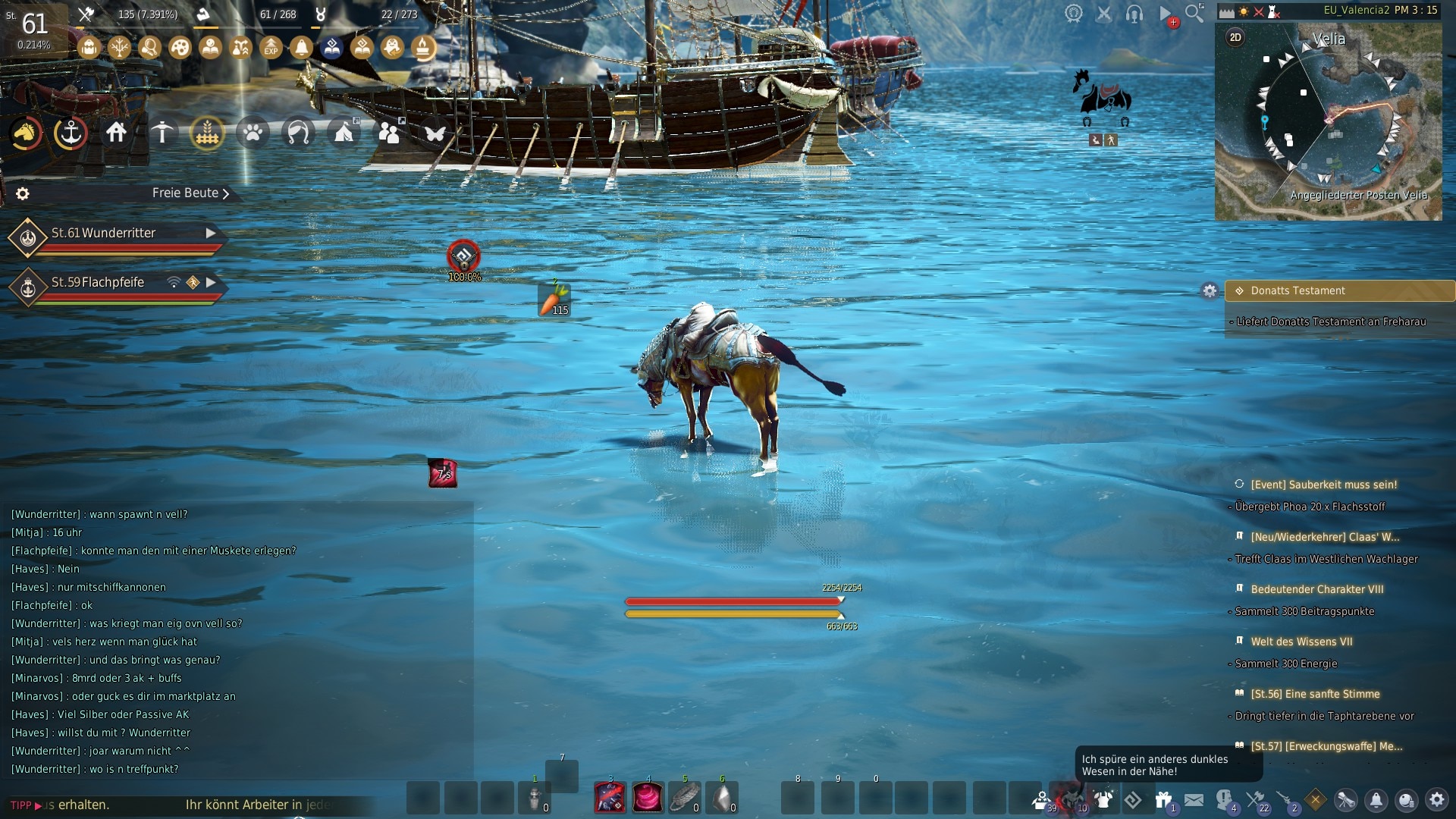Open the quest tracker gear settings
The height and width of the screenshot is (819, 1456).
1210,291
